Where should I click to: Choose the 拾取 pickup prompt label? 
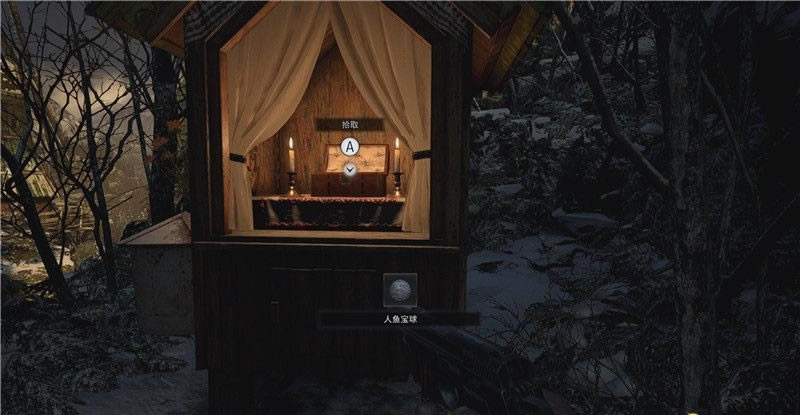point(350,124)
